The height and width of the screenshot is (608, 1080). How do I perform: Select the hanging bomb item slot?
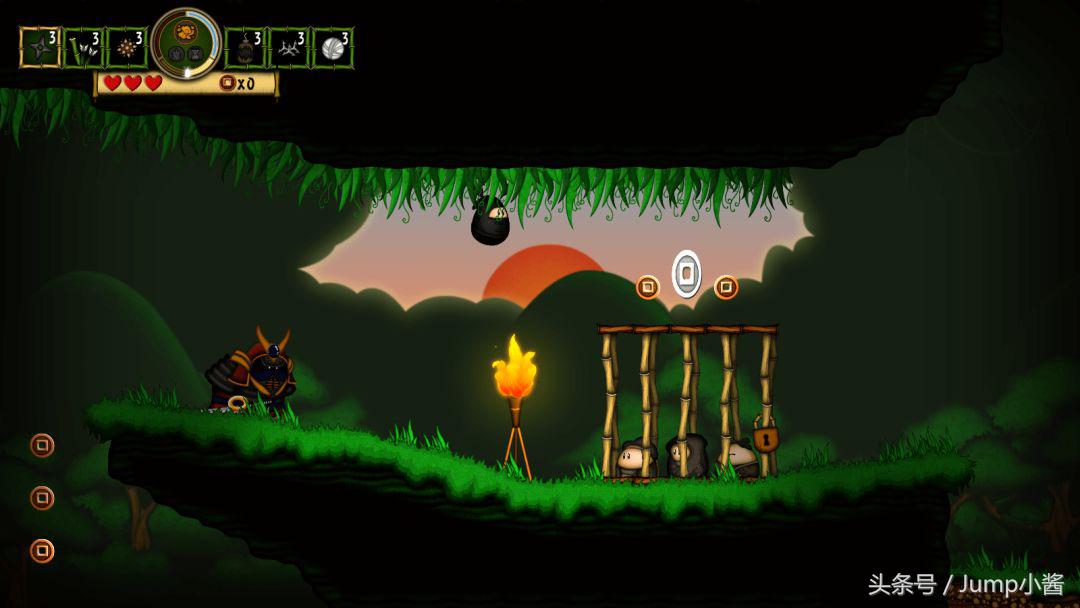click(x=245, y=47)
